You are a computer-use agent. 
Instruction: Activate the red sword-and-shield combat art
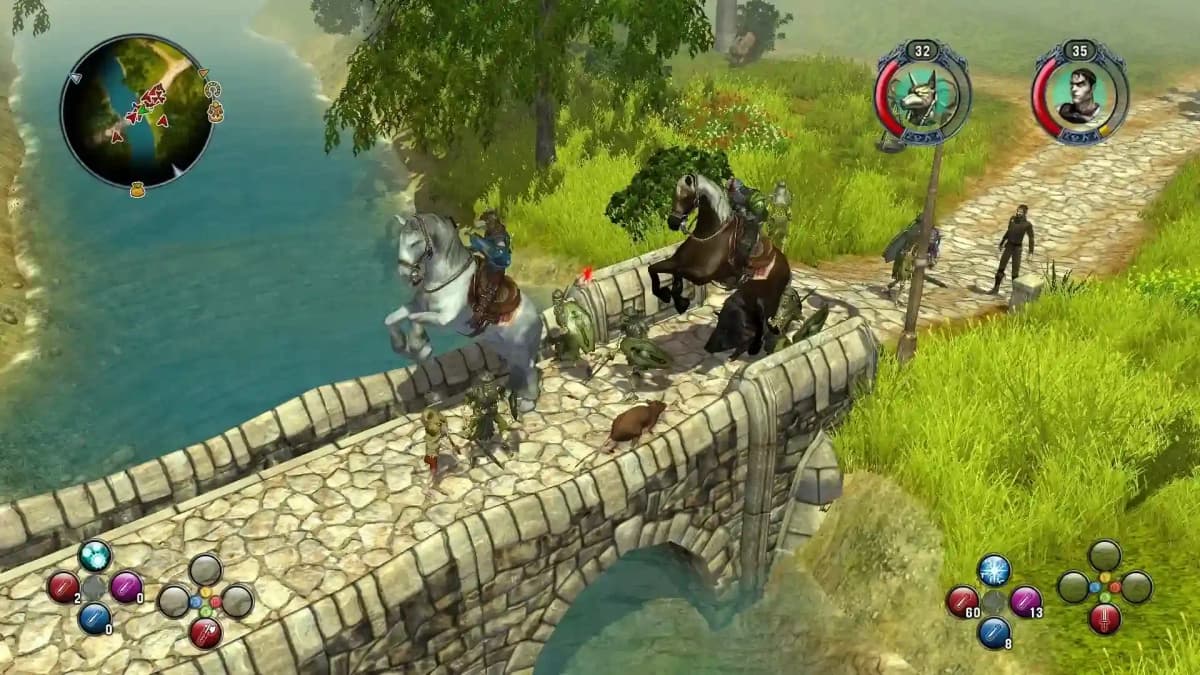pyautogui.click(x=205, y=632)
